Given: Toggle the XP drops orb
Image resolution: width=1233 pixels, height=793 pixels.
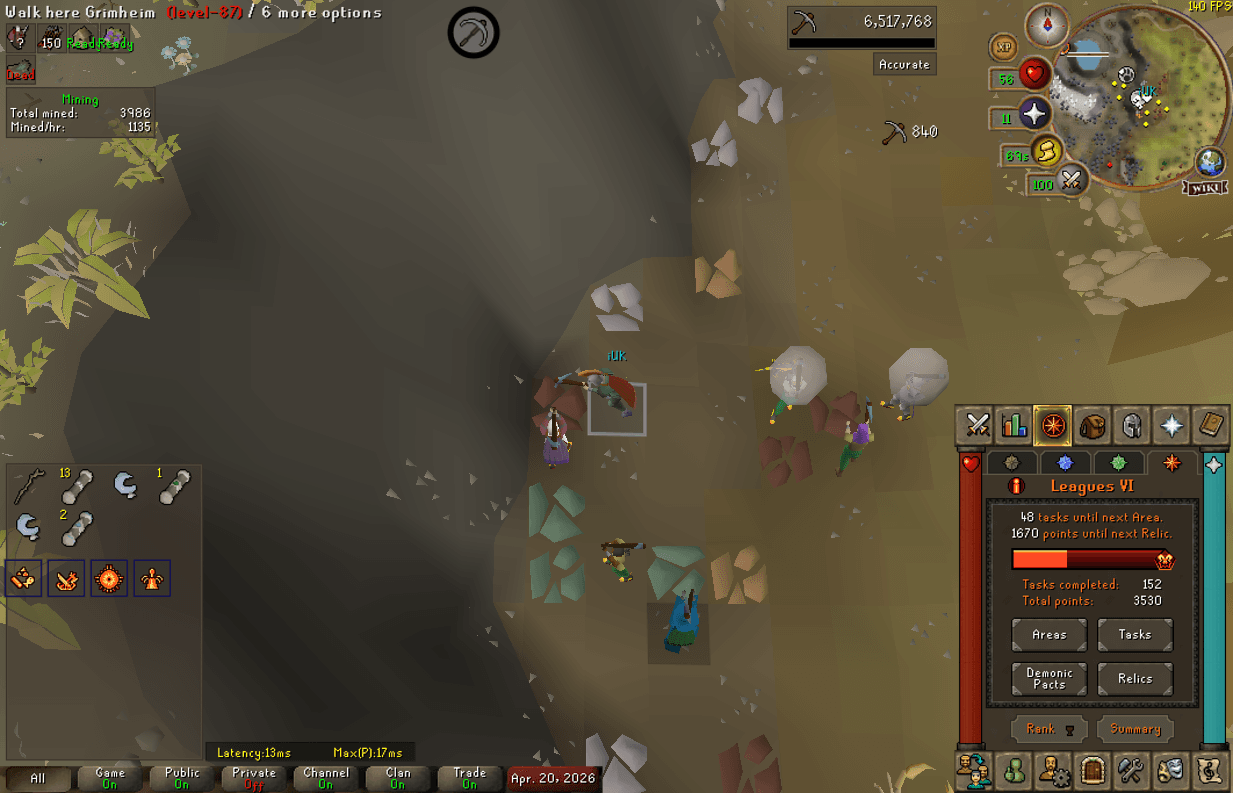Looking at the screenshot, I should pos(1004,47).
